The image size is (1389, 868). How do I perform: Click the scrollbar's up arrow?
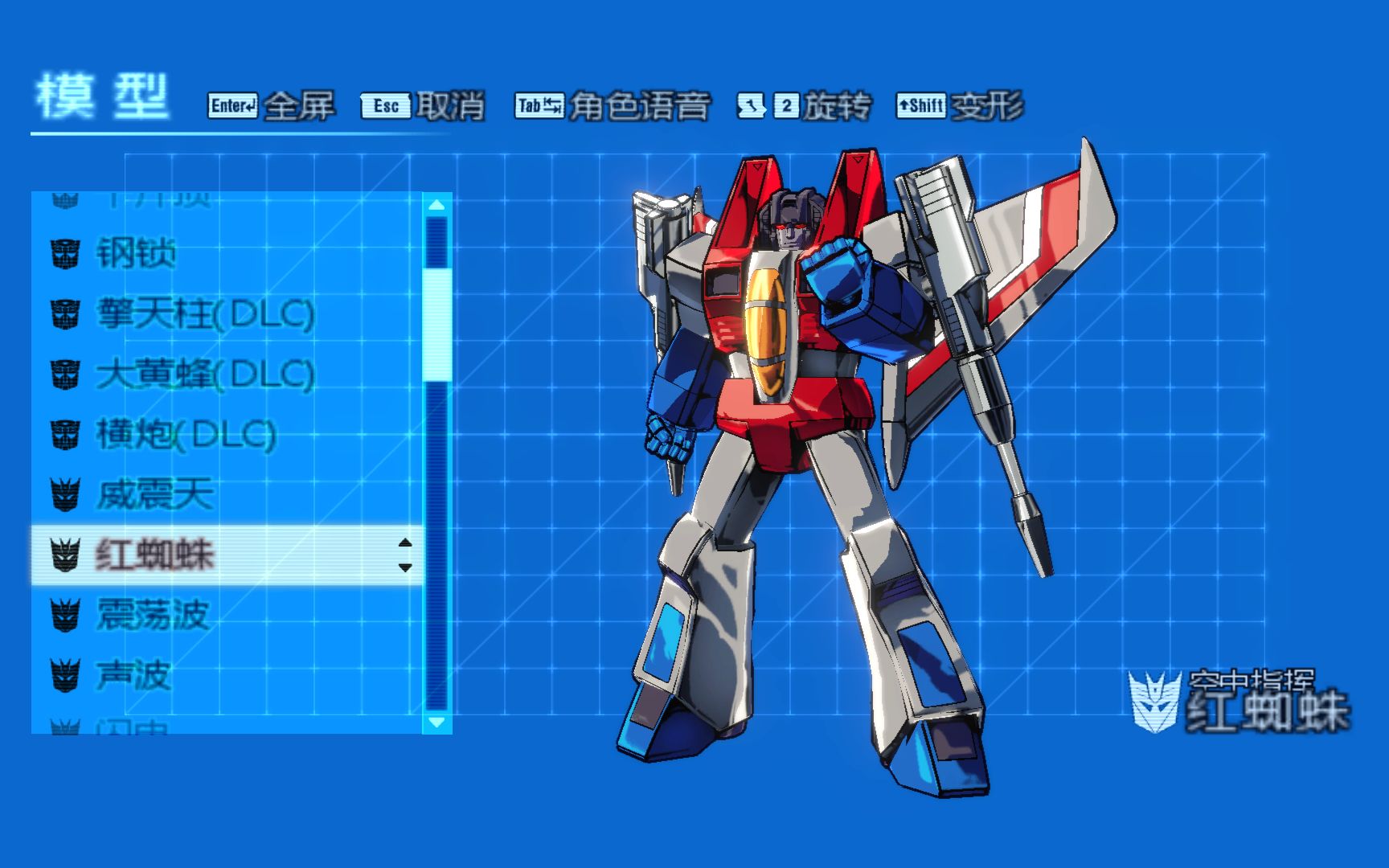click(x=436, y=205)
